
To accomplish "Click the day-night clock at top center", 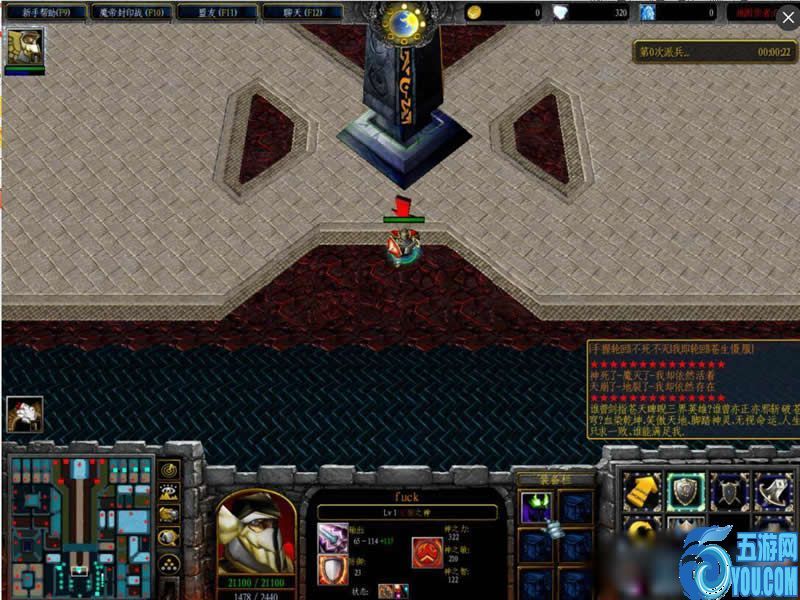I will (x=407, y=20).
